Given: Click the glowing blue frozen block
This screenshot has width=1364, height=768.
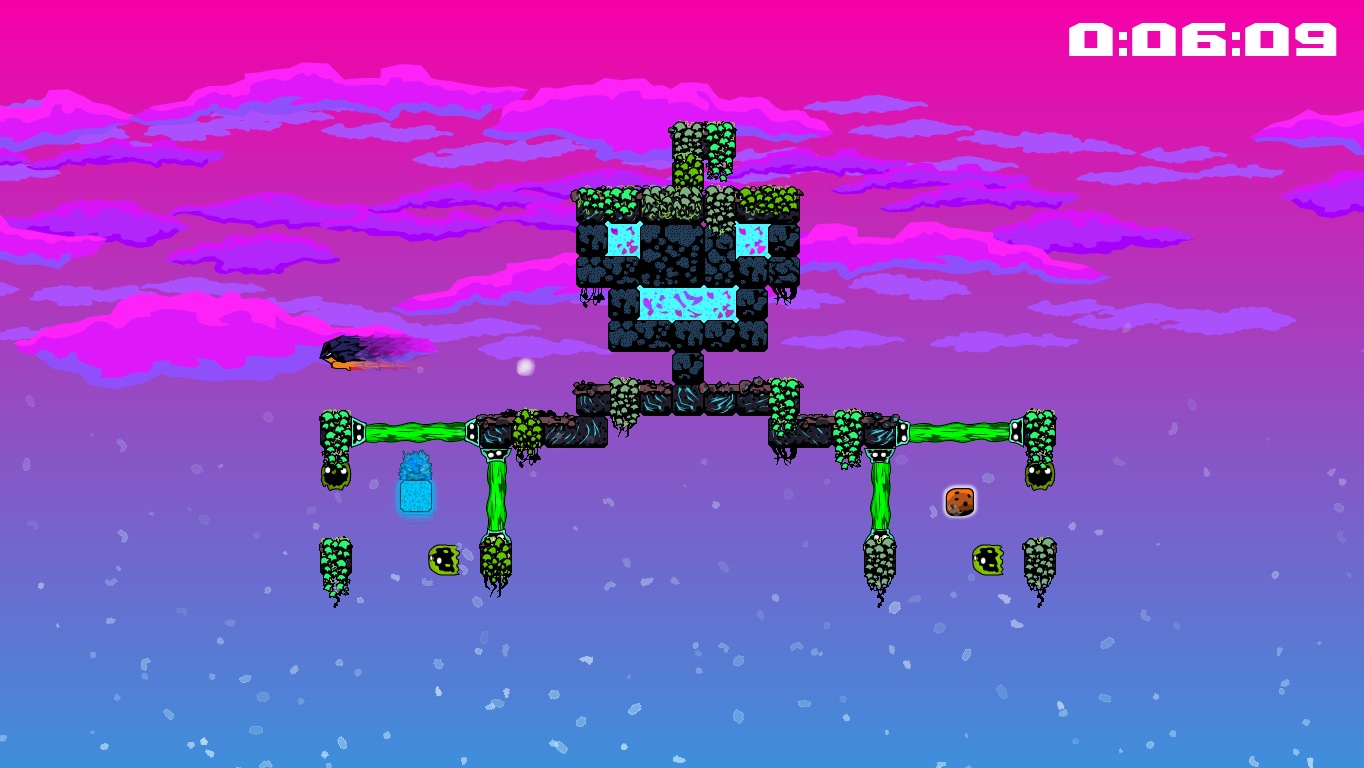Looking at the screenshot, I should pos(414,497).
